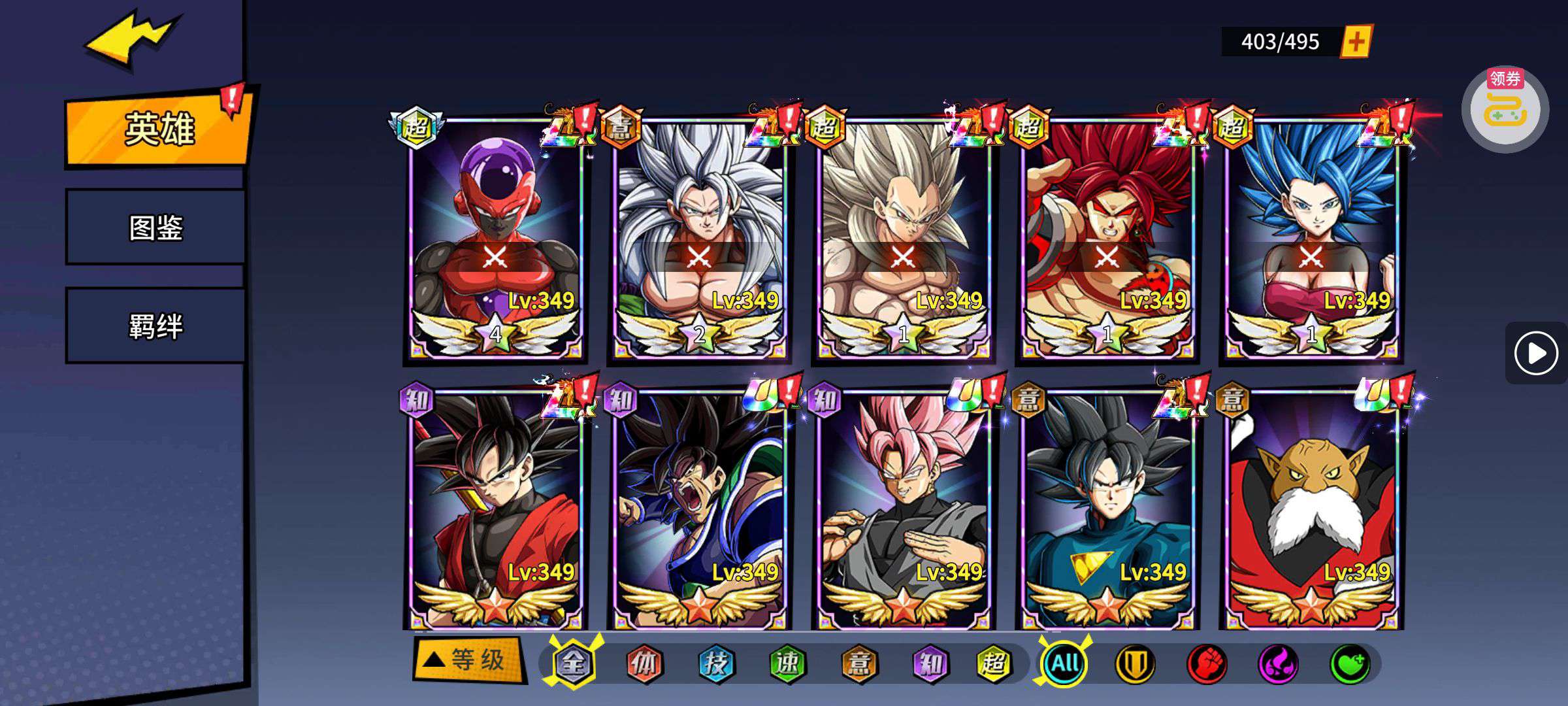Show only green heart healer heroes
Screen dimensions: 1568x706
(x=1349, y=664)
